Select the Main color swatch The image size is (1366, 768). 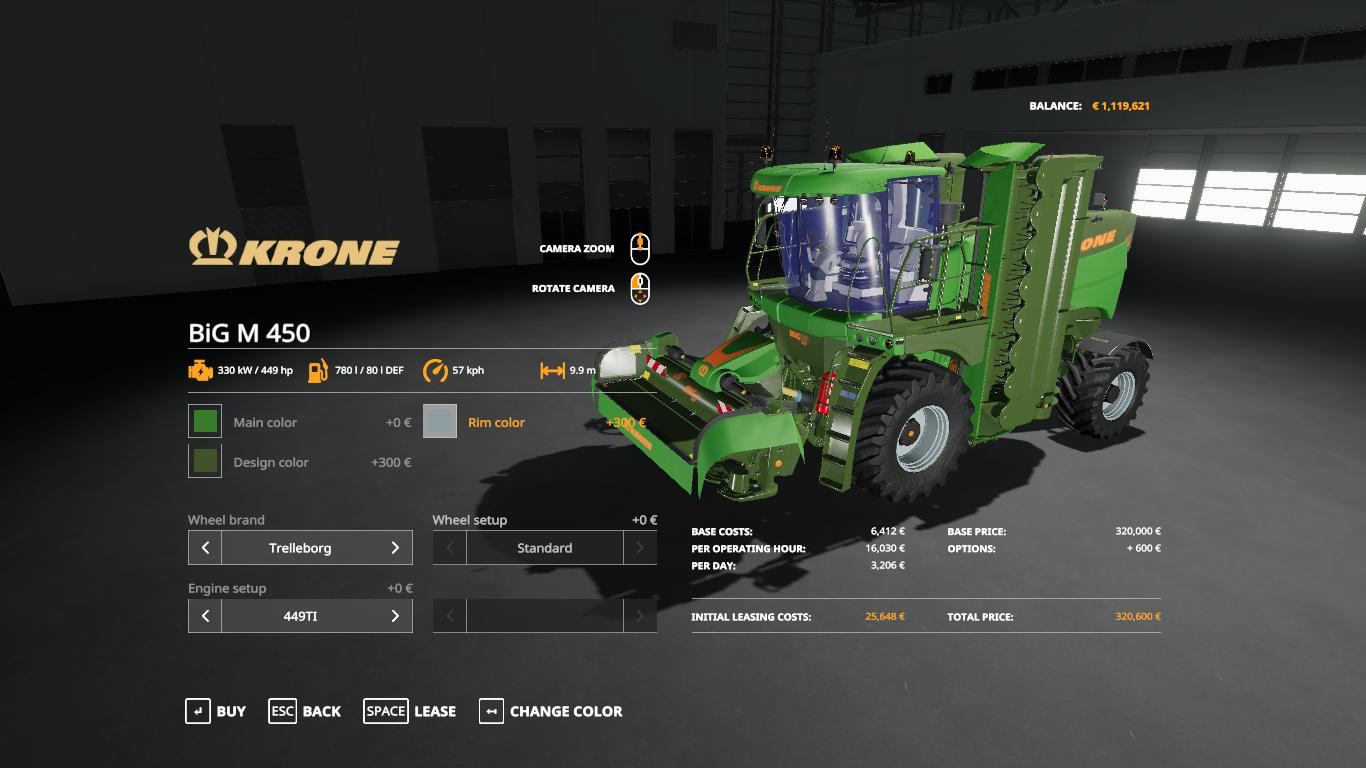(205, 421)
